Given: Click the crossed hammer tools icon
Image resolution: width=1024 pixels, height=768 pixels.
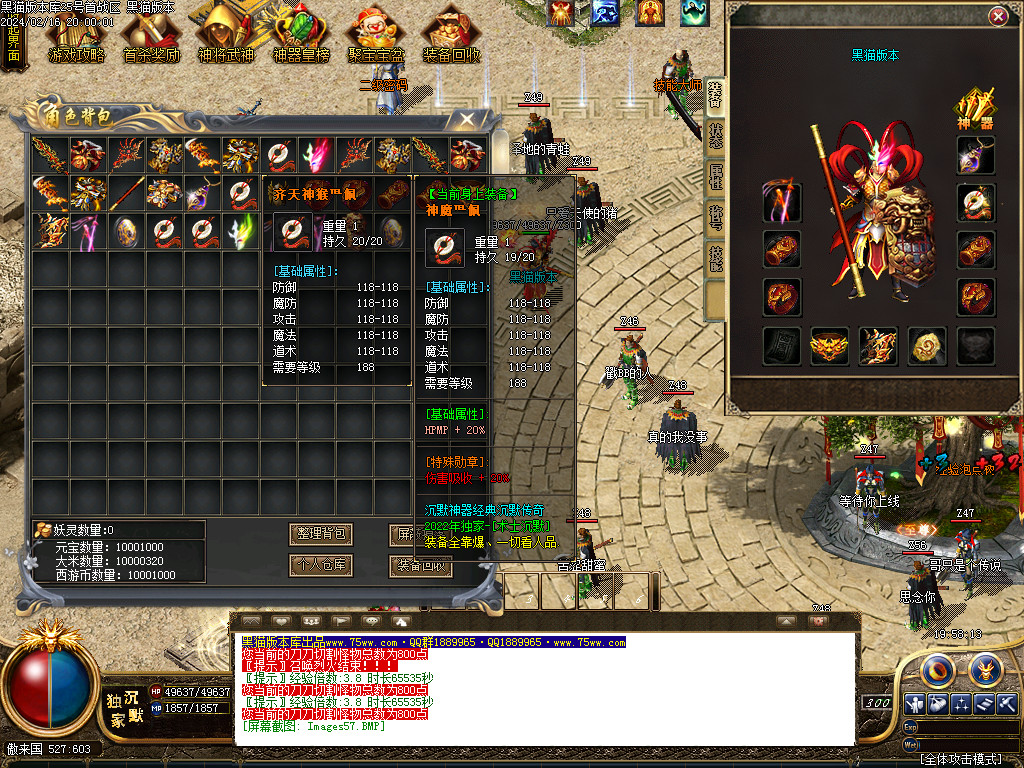Looking at the screenshot, I should point(1007,703).
